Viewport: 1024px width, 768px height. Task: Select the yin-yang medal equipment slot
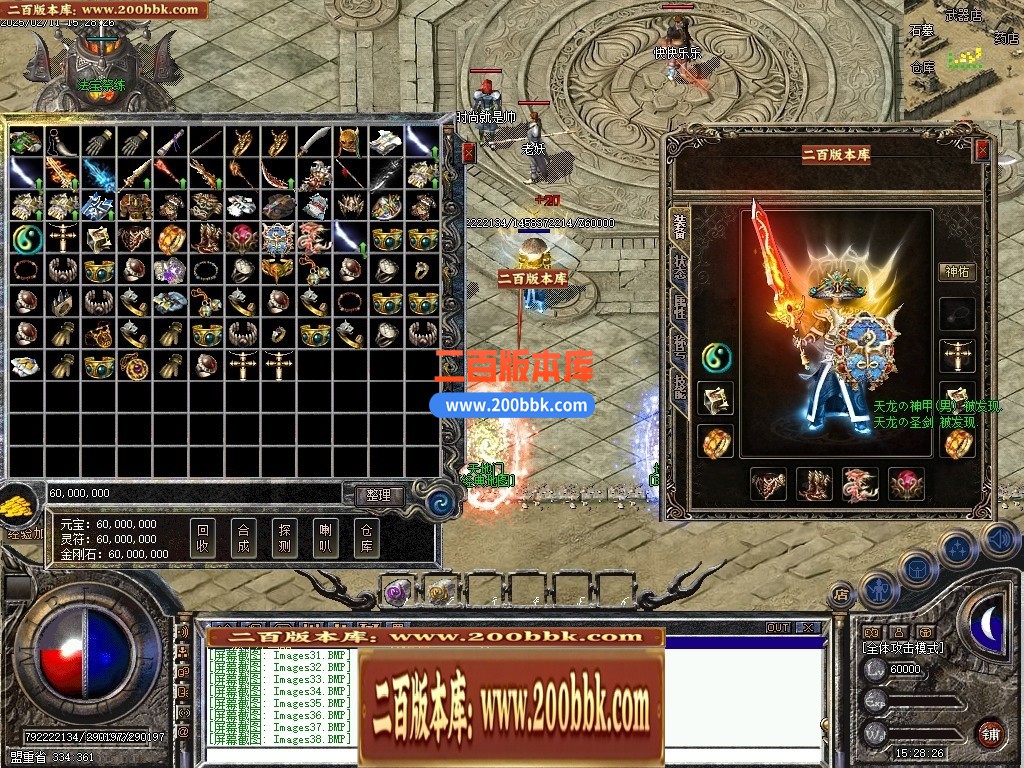pyautogui.click(x=715, y=356)
